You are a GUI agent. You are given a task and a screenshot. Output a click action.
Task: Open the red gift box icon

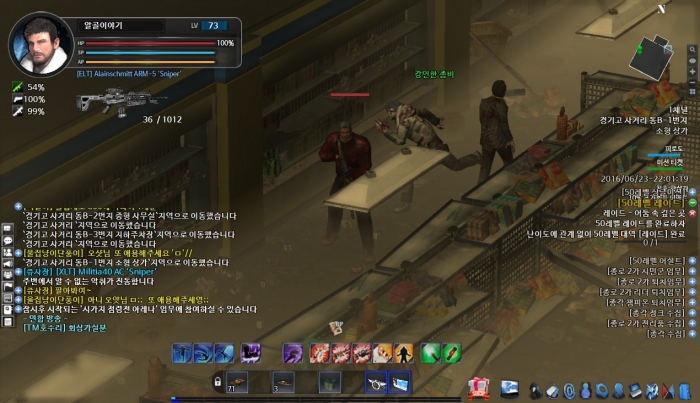click(x=478, y=387)
